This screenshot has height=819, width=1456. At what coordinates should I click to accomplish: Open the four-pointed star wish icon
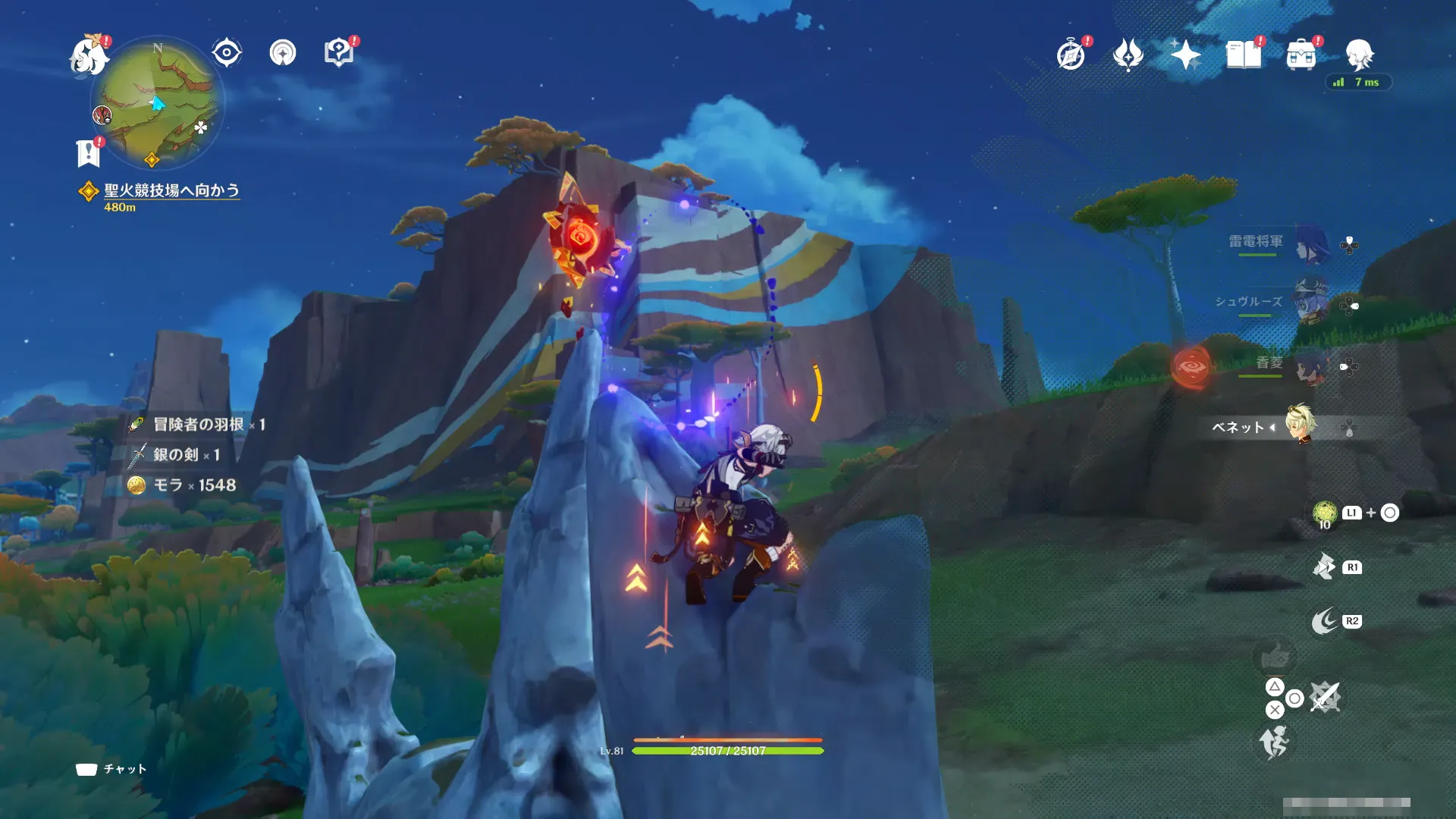[x=1185, y=55]
